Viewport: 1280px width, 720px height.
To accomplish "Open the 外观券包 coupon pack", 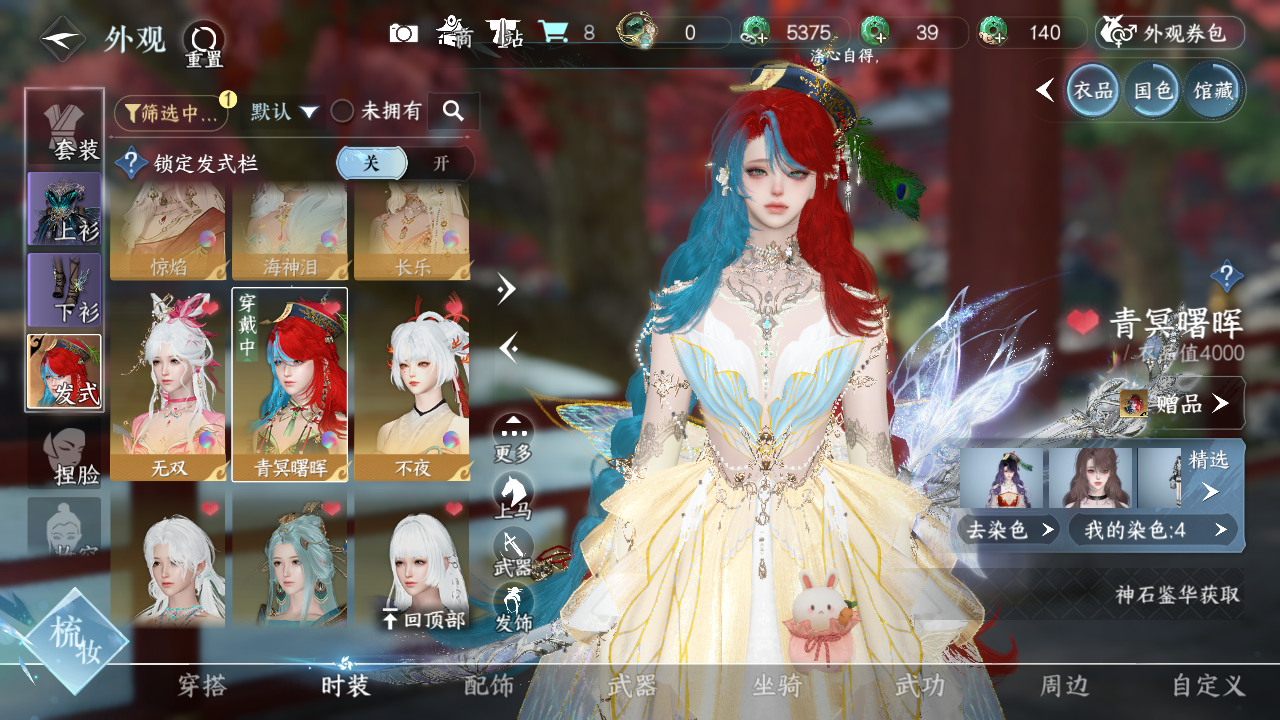I will coord(1170,33).
